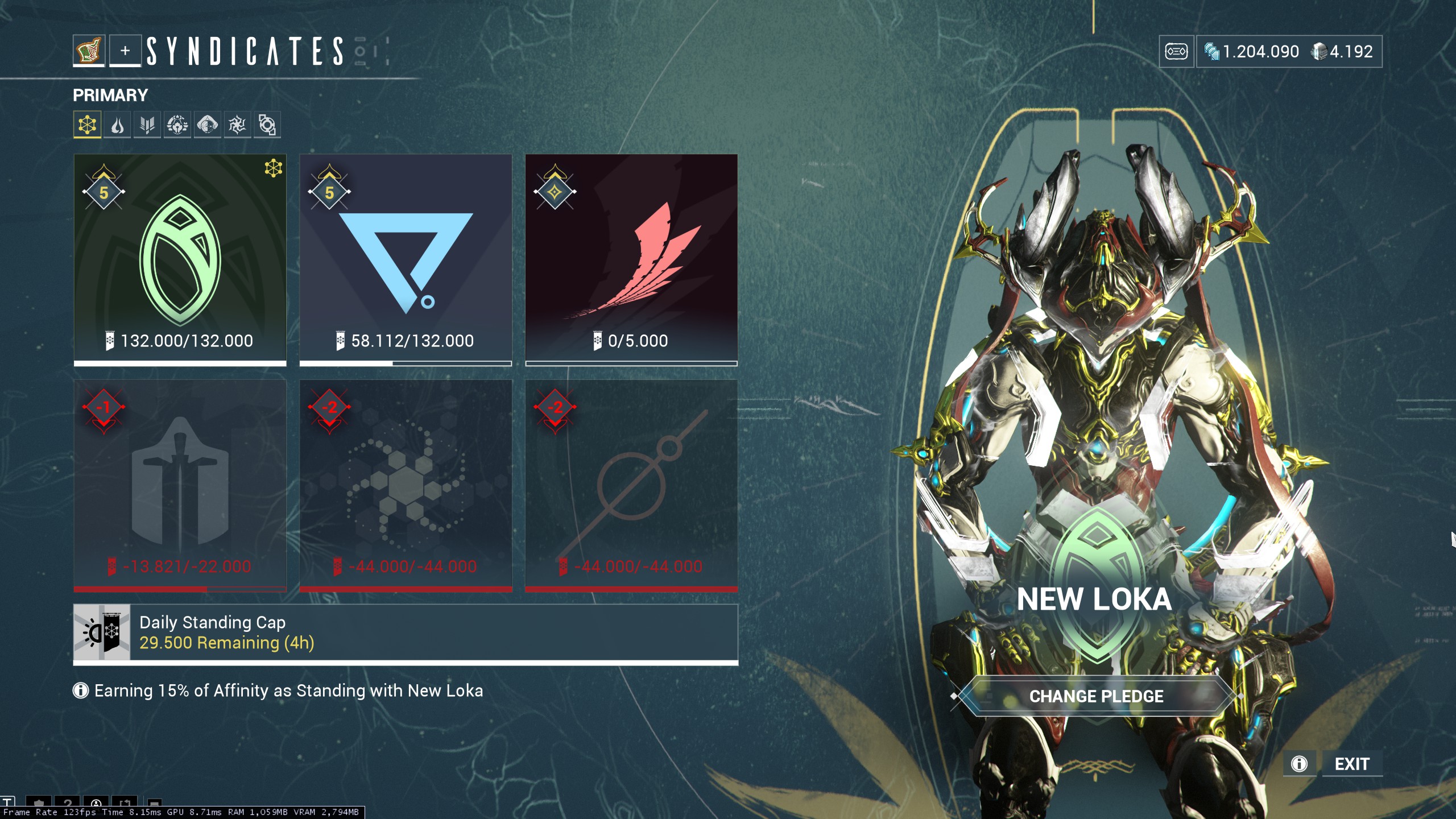Open the New Loka syndicate tile
This screenshot has height=819, width=1456.
(x=180, y=259)
